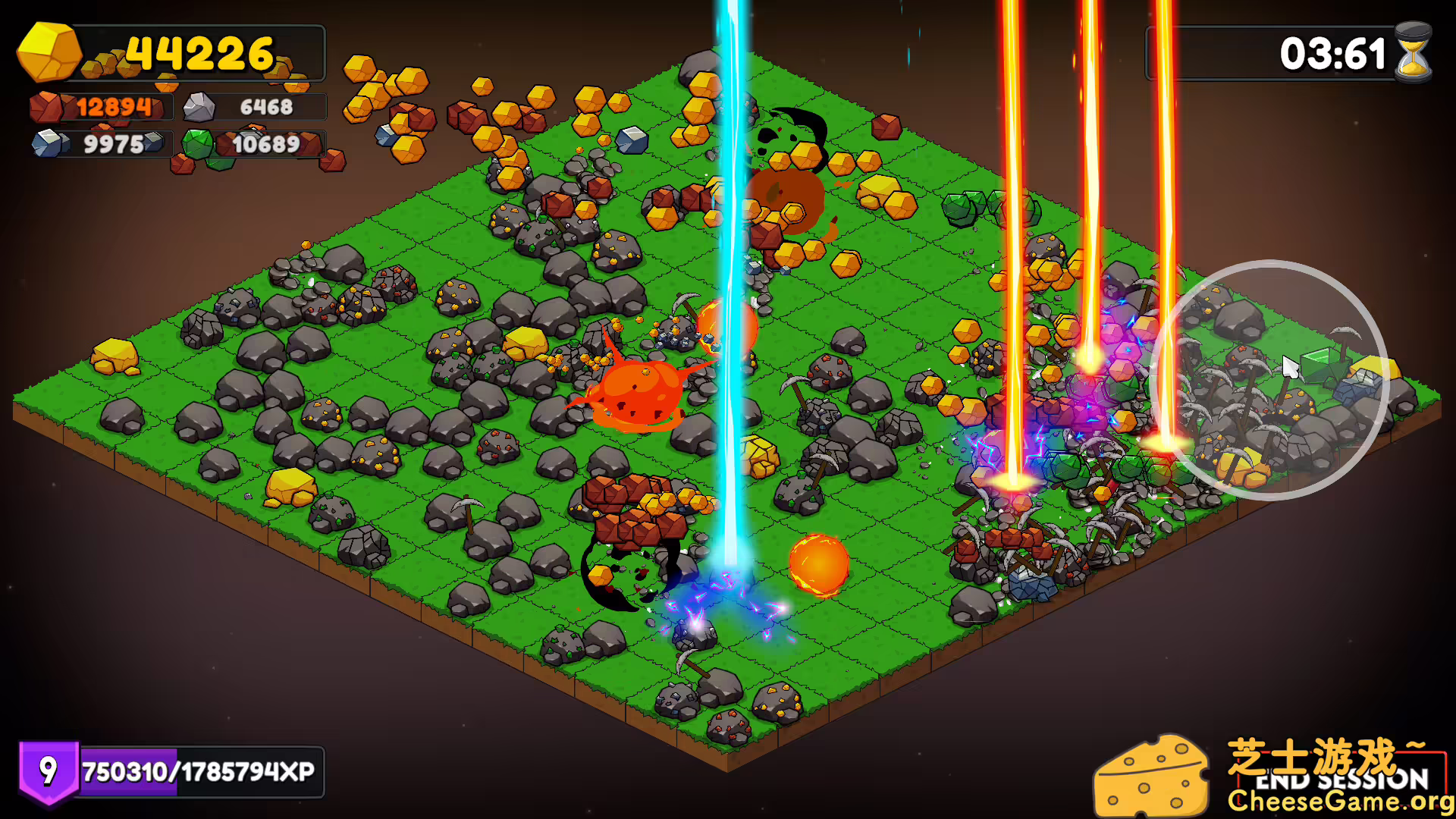
Task: Click the gold nugget icon beside 44226
Action: click(x=47, y=53)
